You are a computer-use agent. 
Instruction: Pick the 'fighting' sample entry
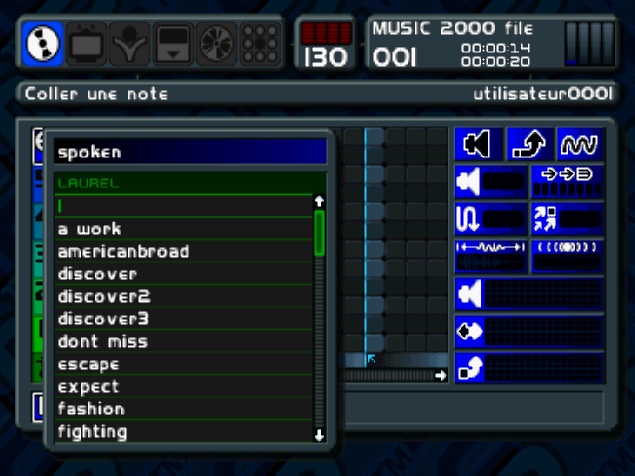click(x=92, y=432)
